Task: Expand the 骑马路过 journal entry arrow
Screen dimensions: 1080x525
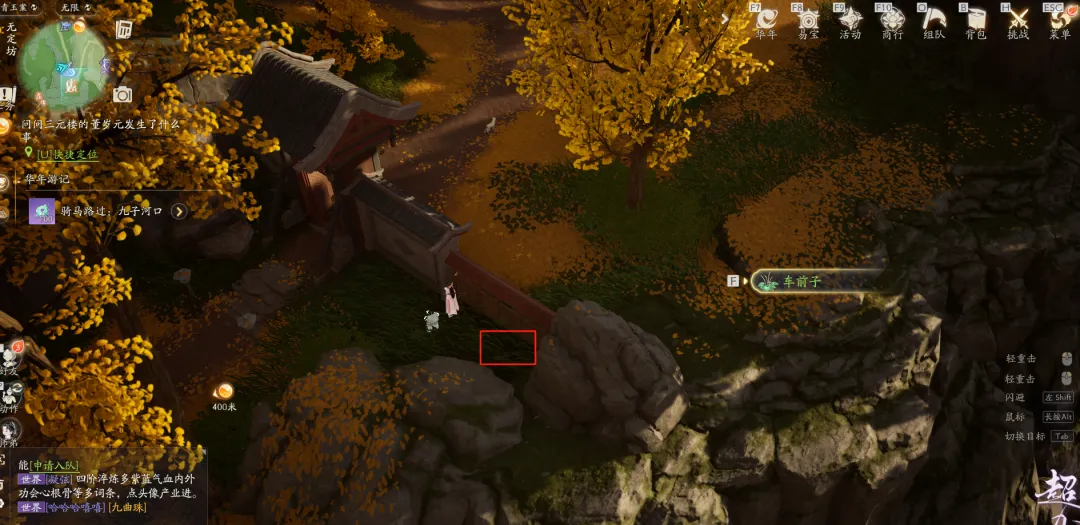Action: point(179,211)
